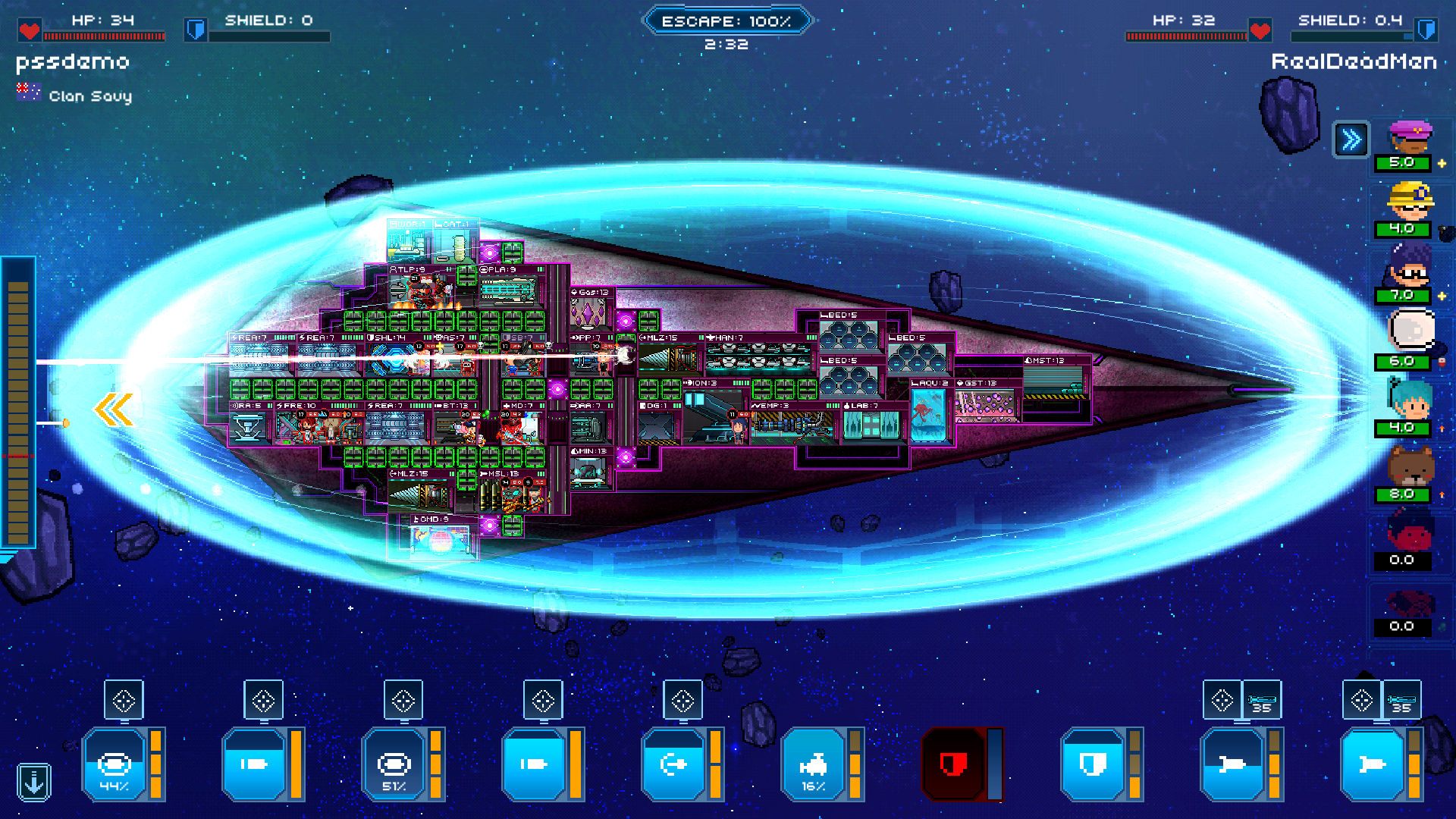This screenshot has height=819, width=1456.
Task: Select the purple-cap crew member portrait
Action: click(x=1409, y=138)
